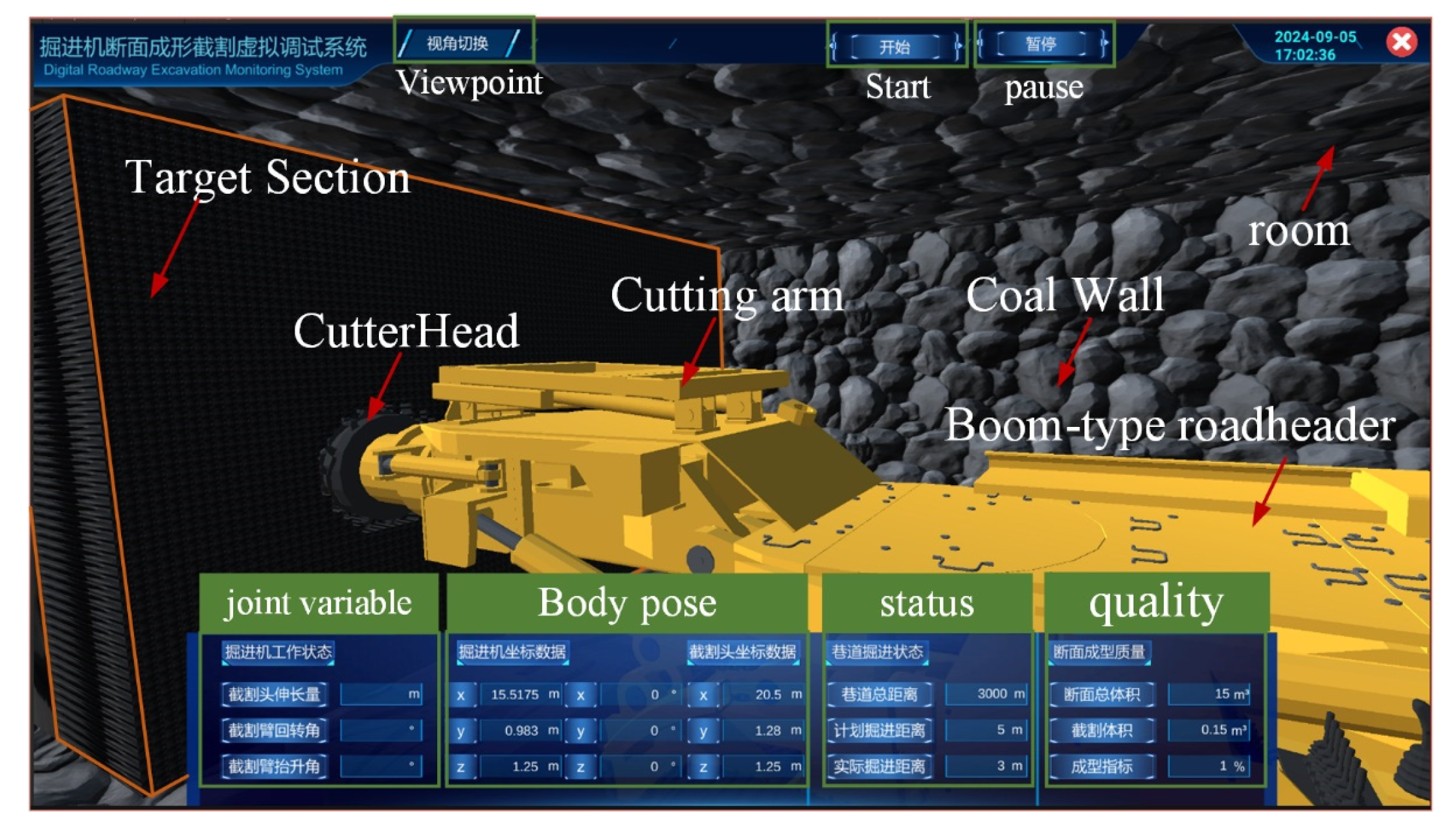Select the 截割头坐标数据 panel header
The width and height of the screenshot is (1456, 837).
coord(742,652)
